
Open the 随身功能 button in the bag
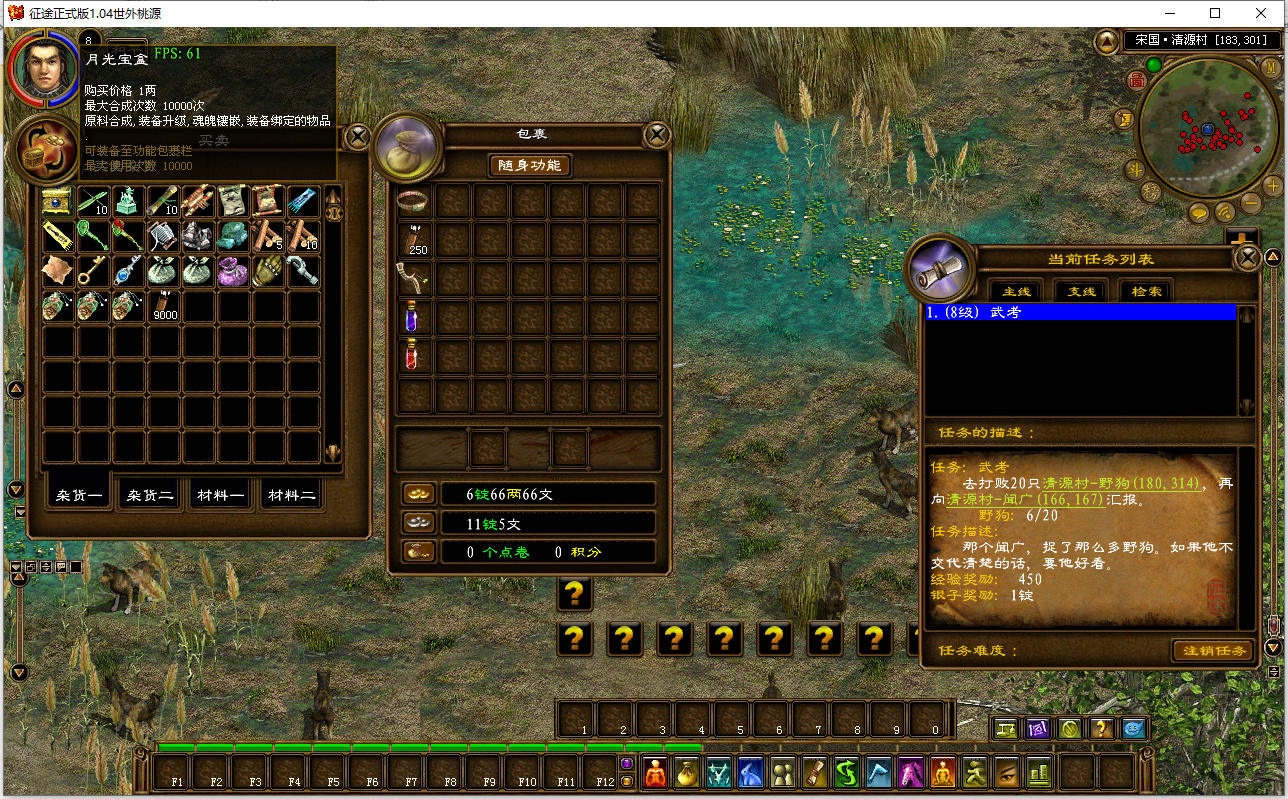529,165
